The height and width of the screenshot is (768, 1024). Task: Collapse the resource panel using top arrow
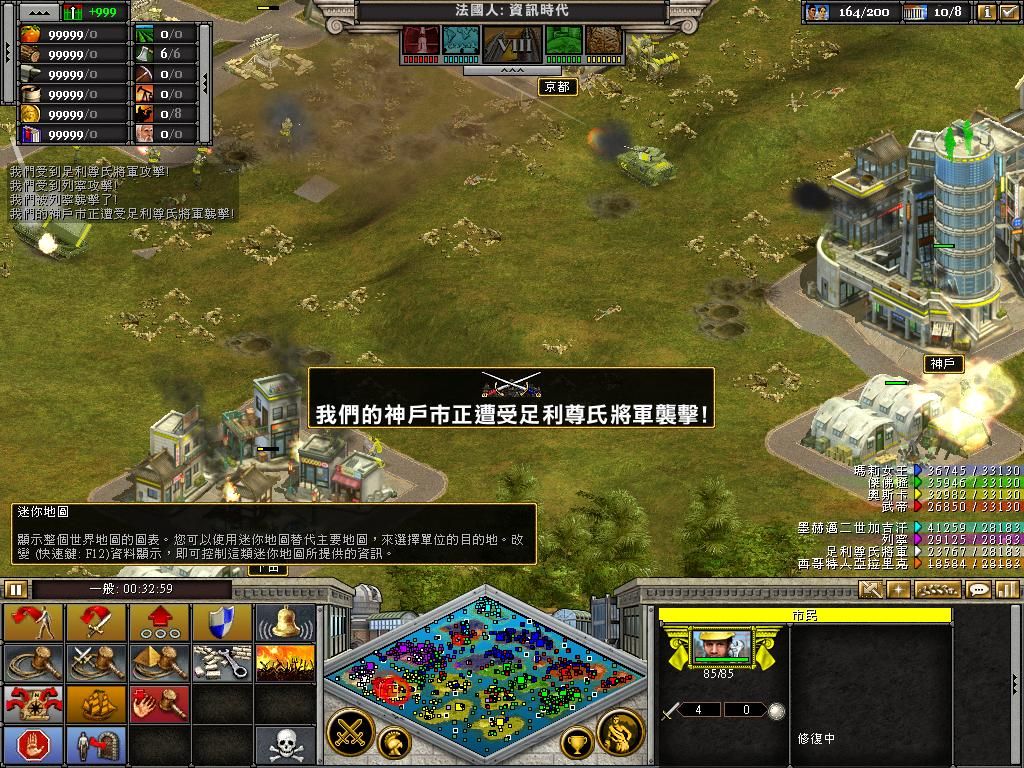[x=39, y=12]
